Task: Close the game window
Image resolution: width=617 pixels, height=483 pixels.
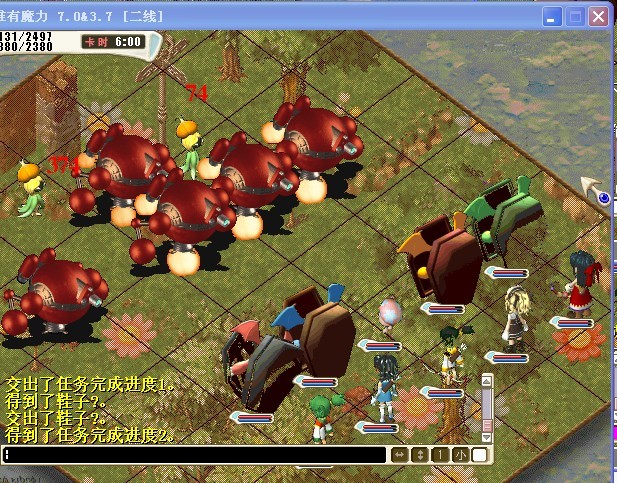Action: pyautogui.click(x=599, y=17)
